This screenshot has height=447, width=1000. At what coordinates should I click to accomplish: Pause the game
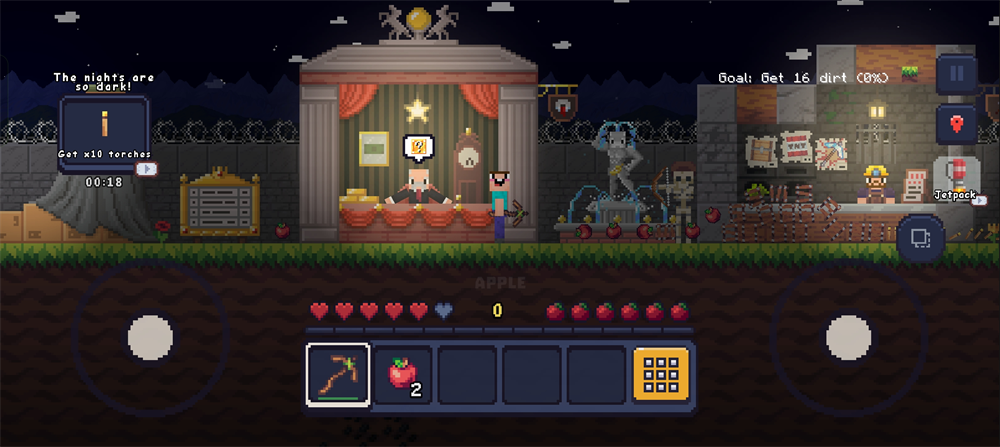956,73
